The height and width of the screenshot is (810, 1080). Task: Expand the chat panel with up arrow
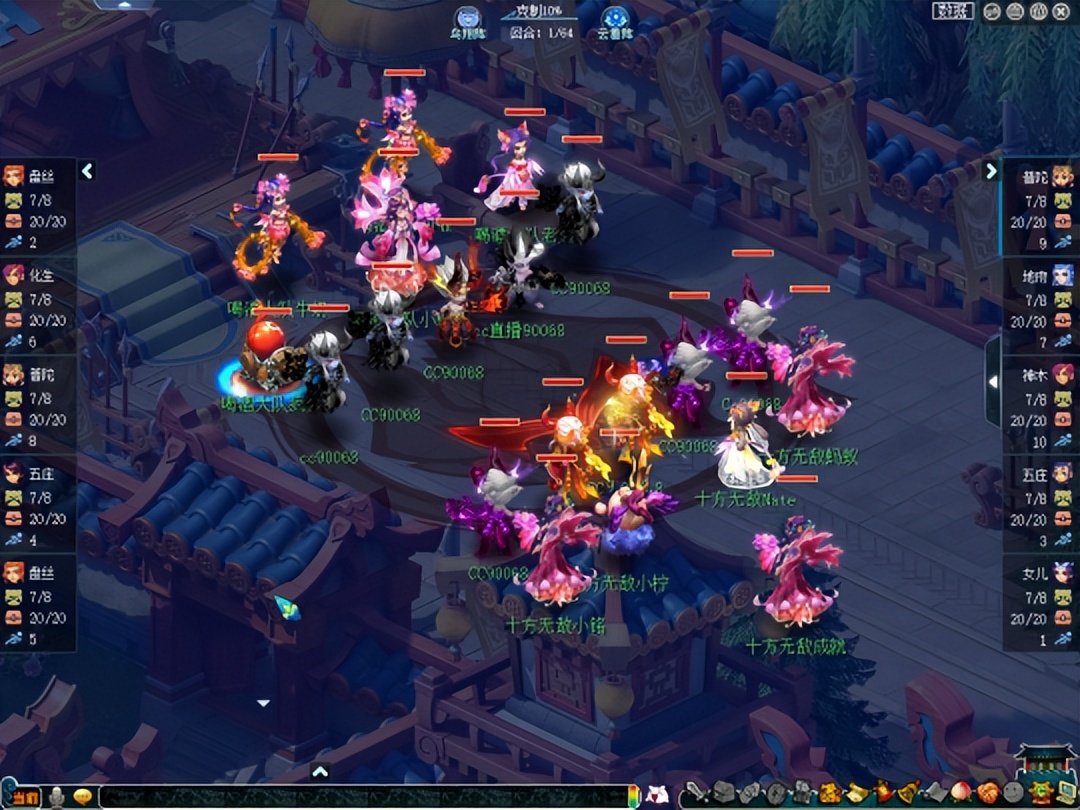coord(320,771)
